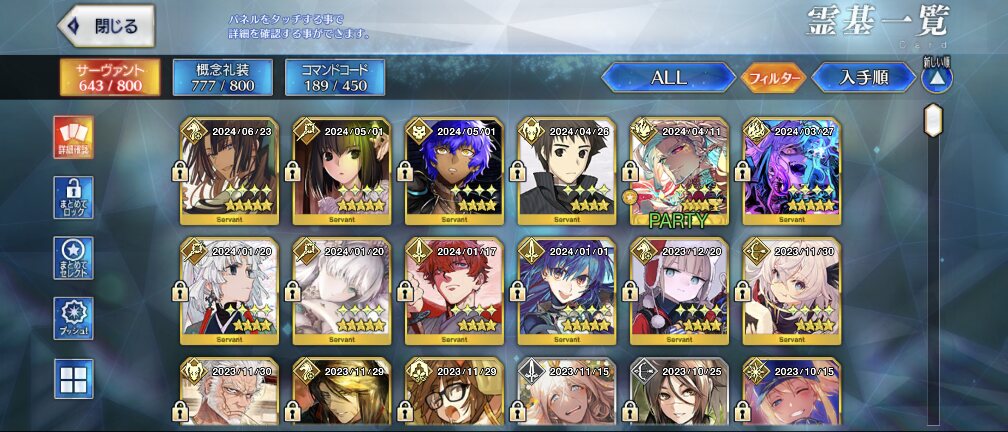Close the servant list with 閉じる

[109, 26]
